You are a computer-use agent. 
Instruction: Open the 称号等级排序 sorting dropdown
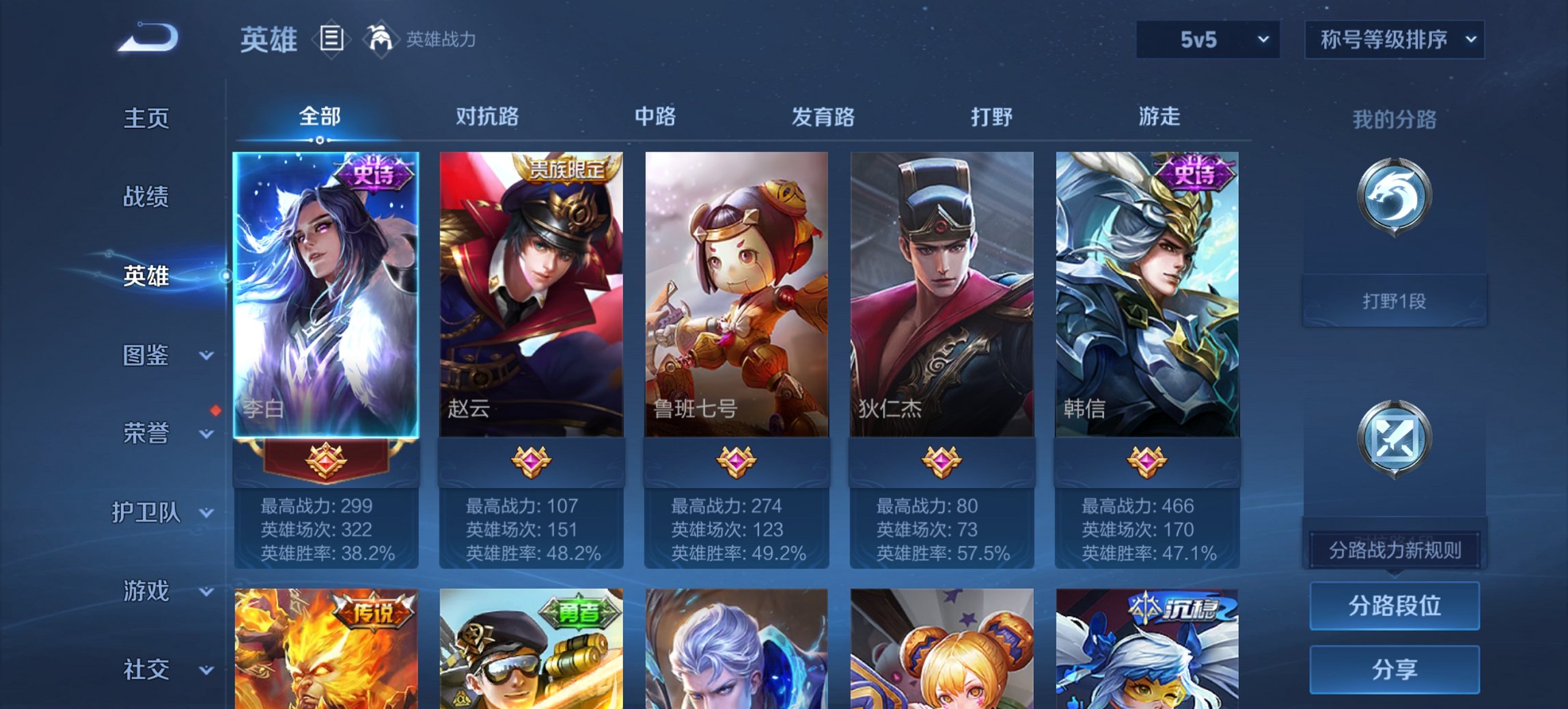[1393, 40]
